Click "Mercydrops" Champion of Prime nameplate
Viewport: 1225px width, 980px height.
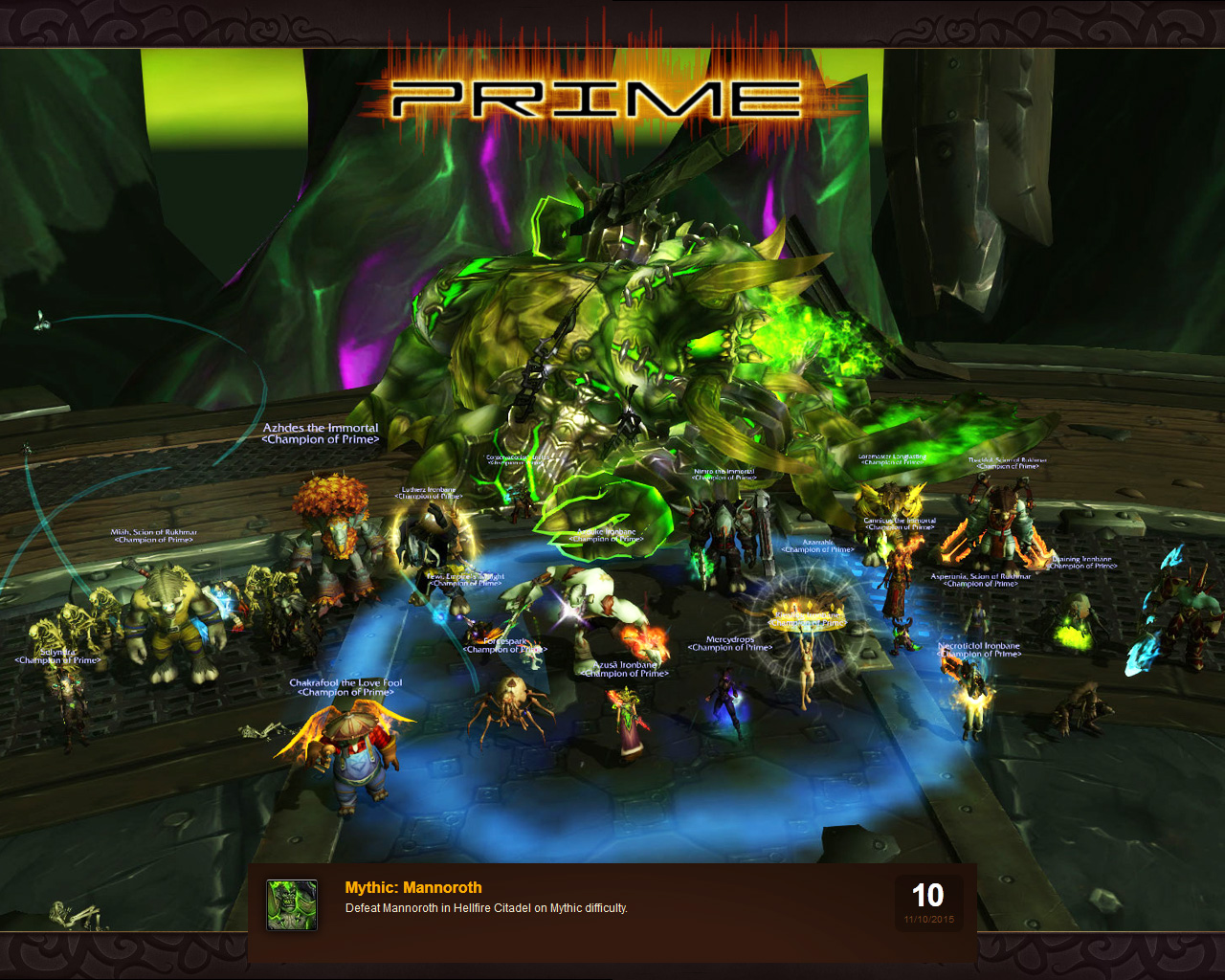click(731, 641)
